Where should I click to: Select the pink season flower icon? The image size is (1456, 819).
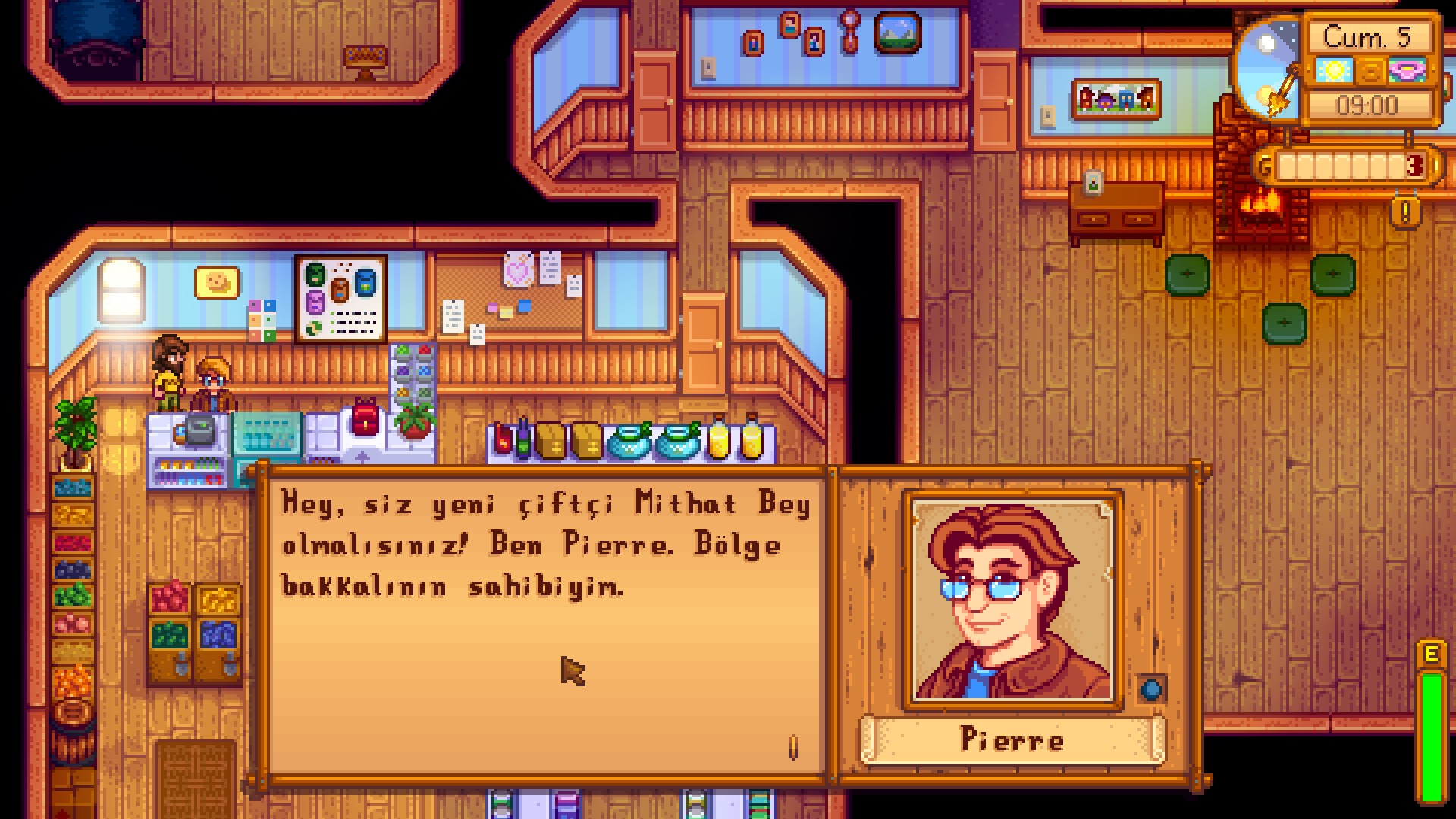coord(1407,71)
